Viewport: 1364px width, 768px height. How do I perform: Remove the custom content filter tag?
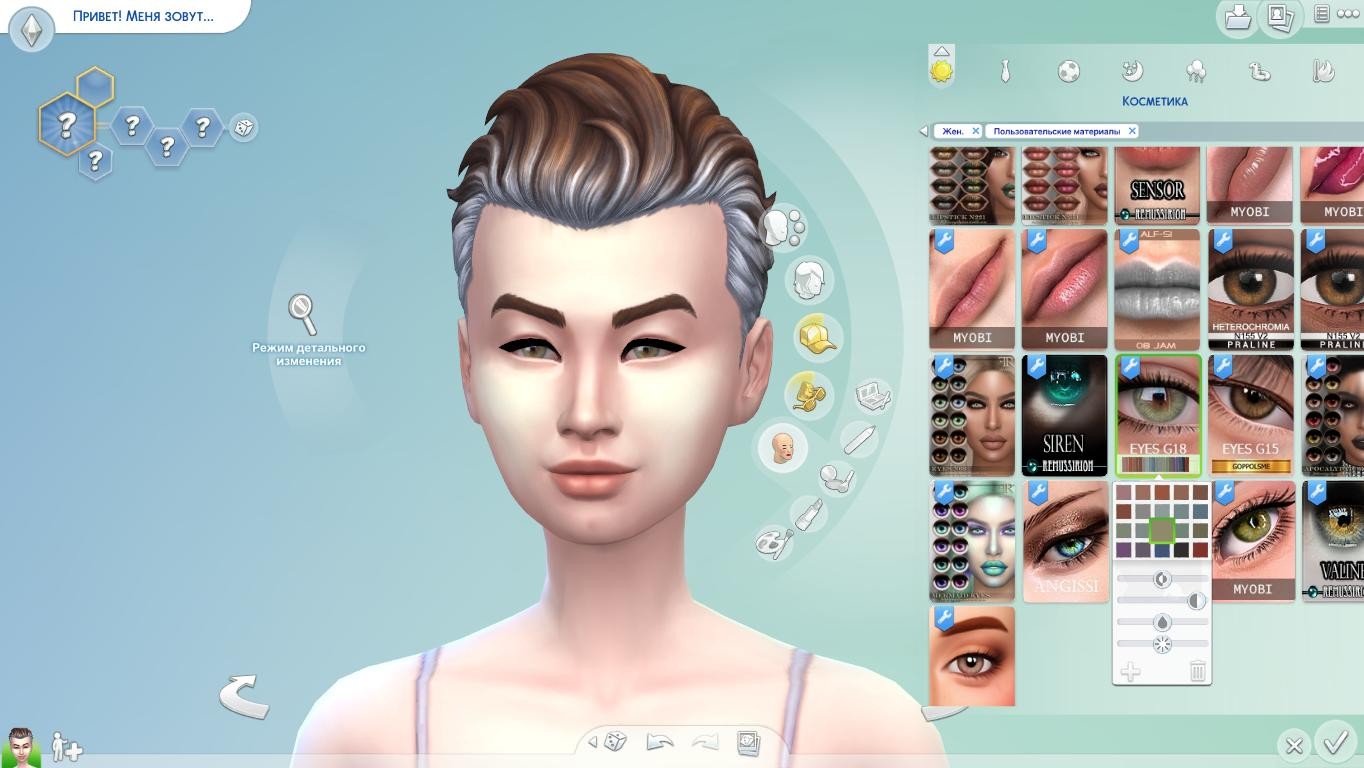(1132, 131)
